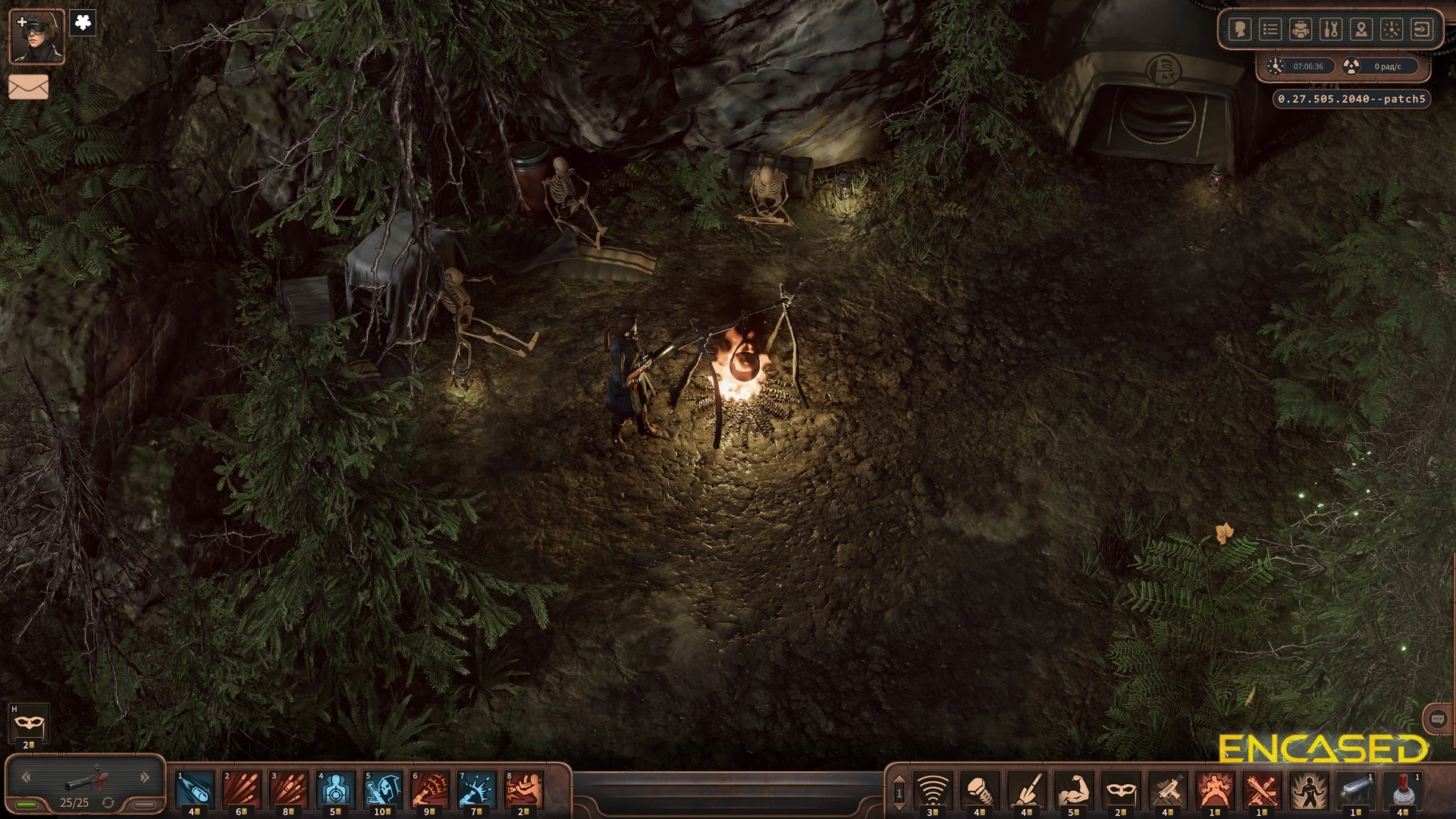Switch to next weapon arrow

tap(145, 777)
